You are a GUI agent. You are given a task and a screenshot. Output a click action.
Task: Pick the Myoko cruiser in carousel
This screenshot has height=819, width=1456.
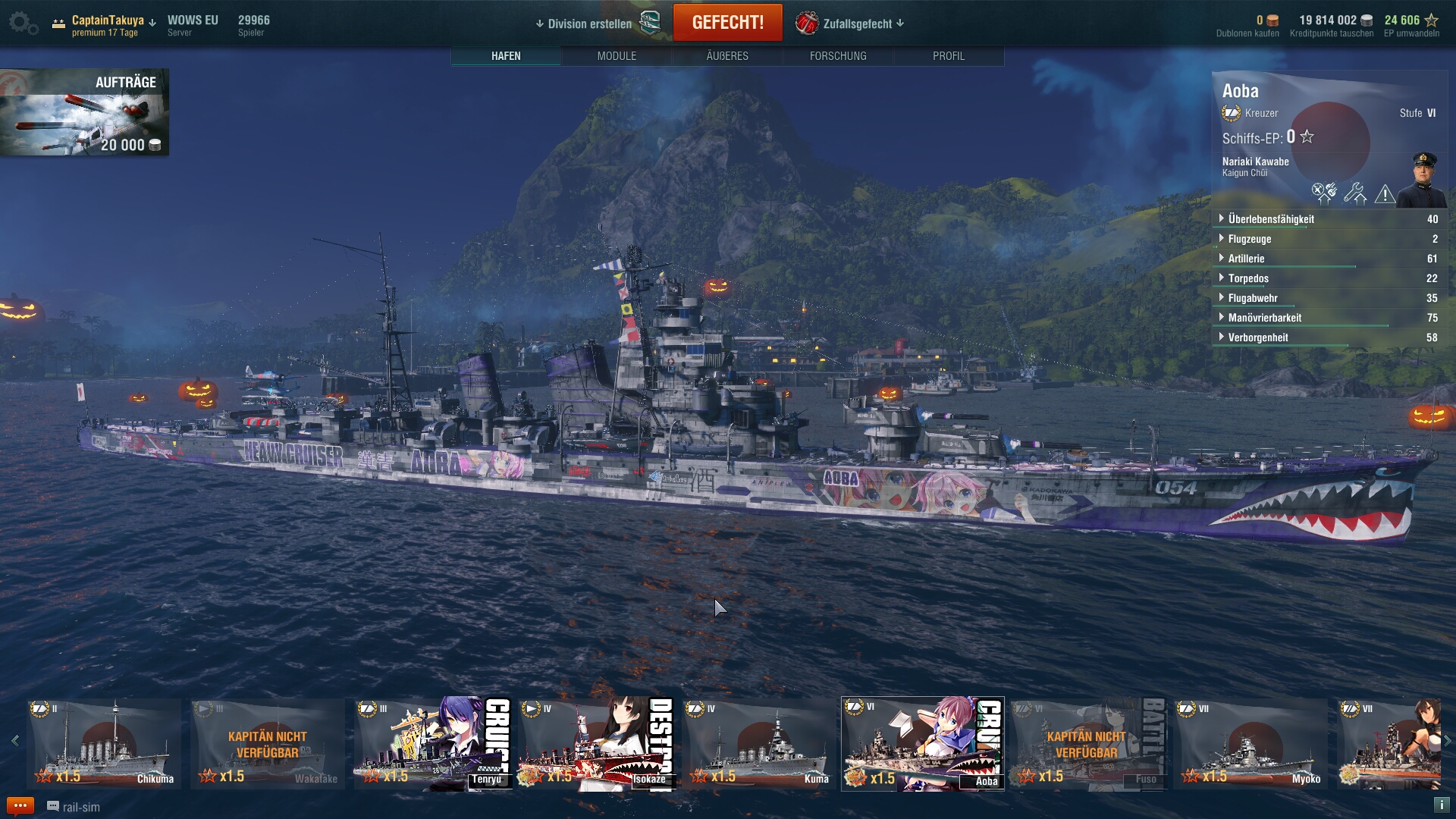pos(1250,743)
